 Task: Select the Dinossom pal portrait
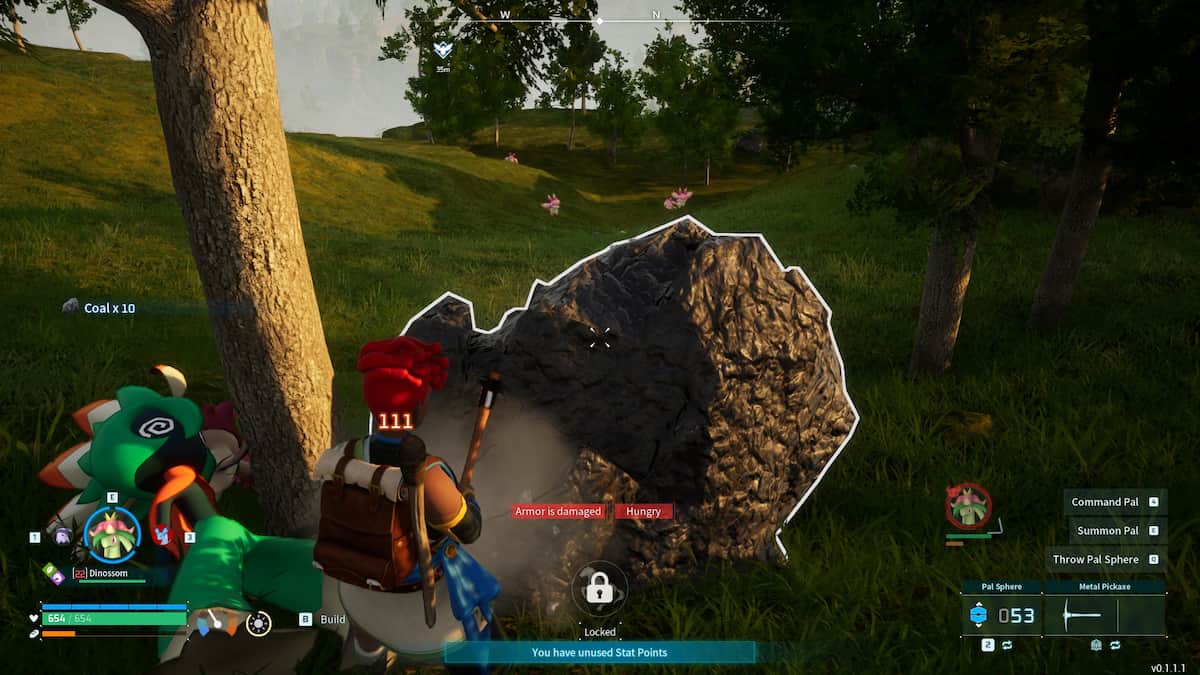tap(112, 534)
